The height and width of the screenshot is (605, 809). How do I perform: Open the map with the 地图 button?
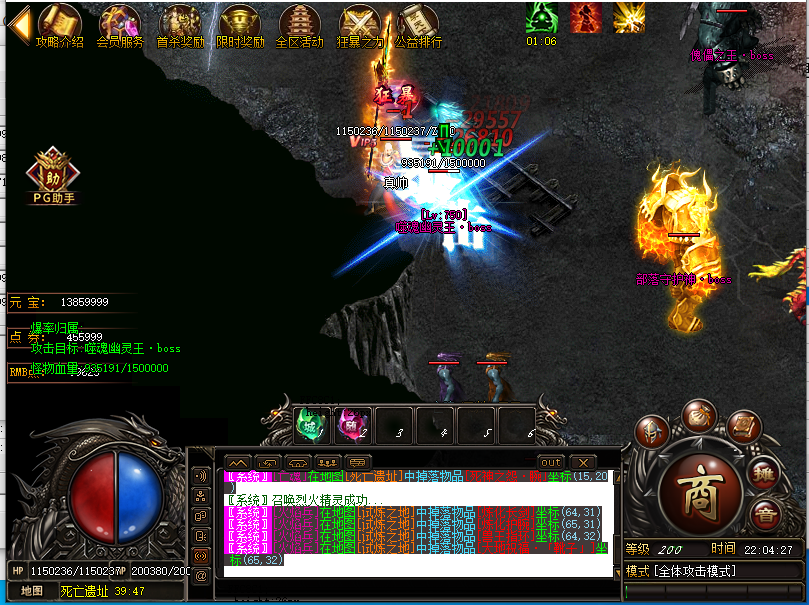coord(32,591)
